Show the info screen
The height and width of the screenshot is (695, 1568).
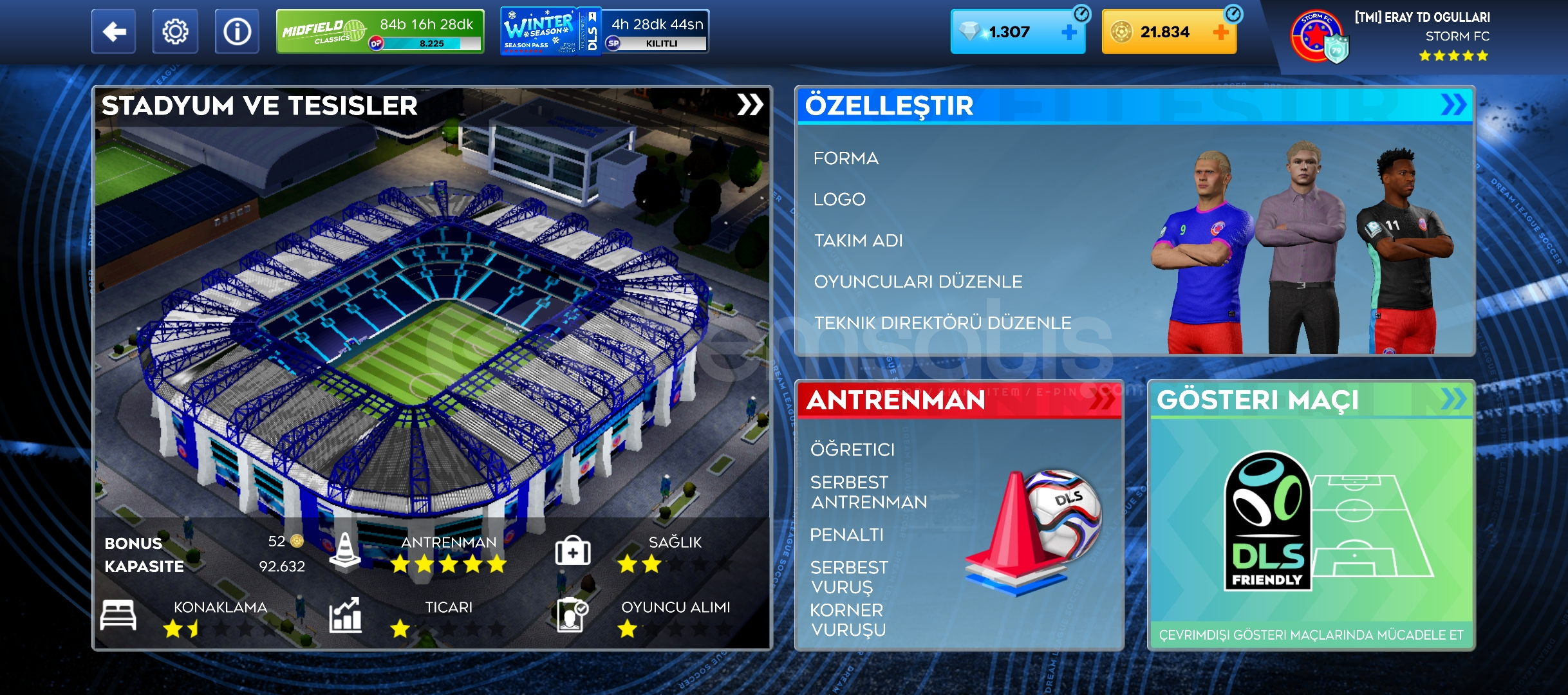(237, 32)
